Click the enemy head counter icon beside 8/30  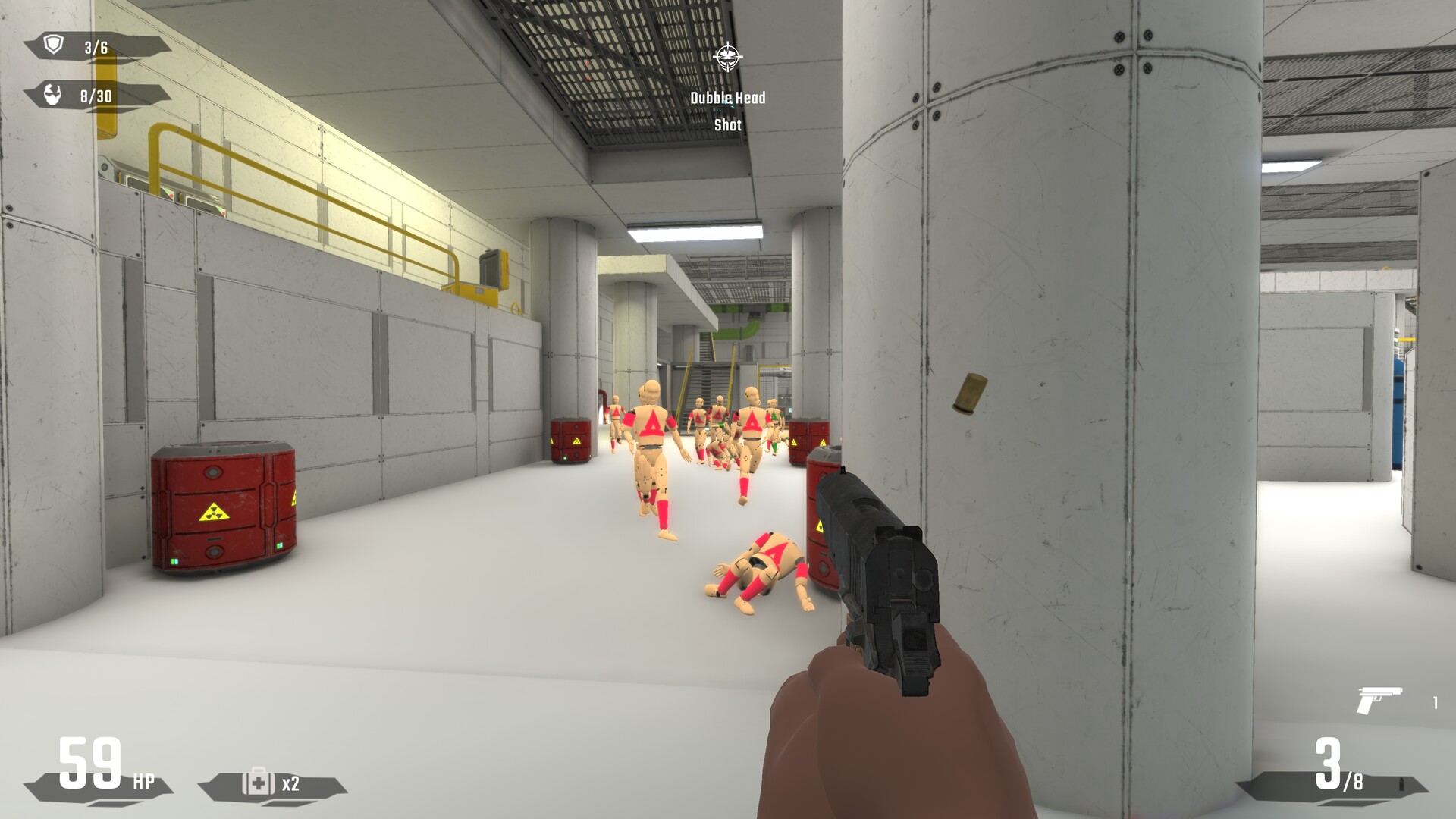click(52, 94)
